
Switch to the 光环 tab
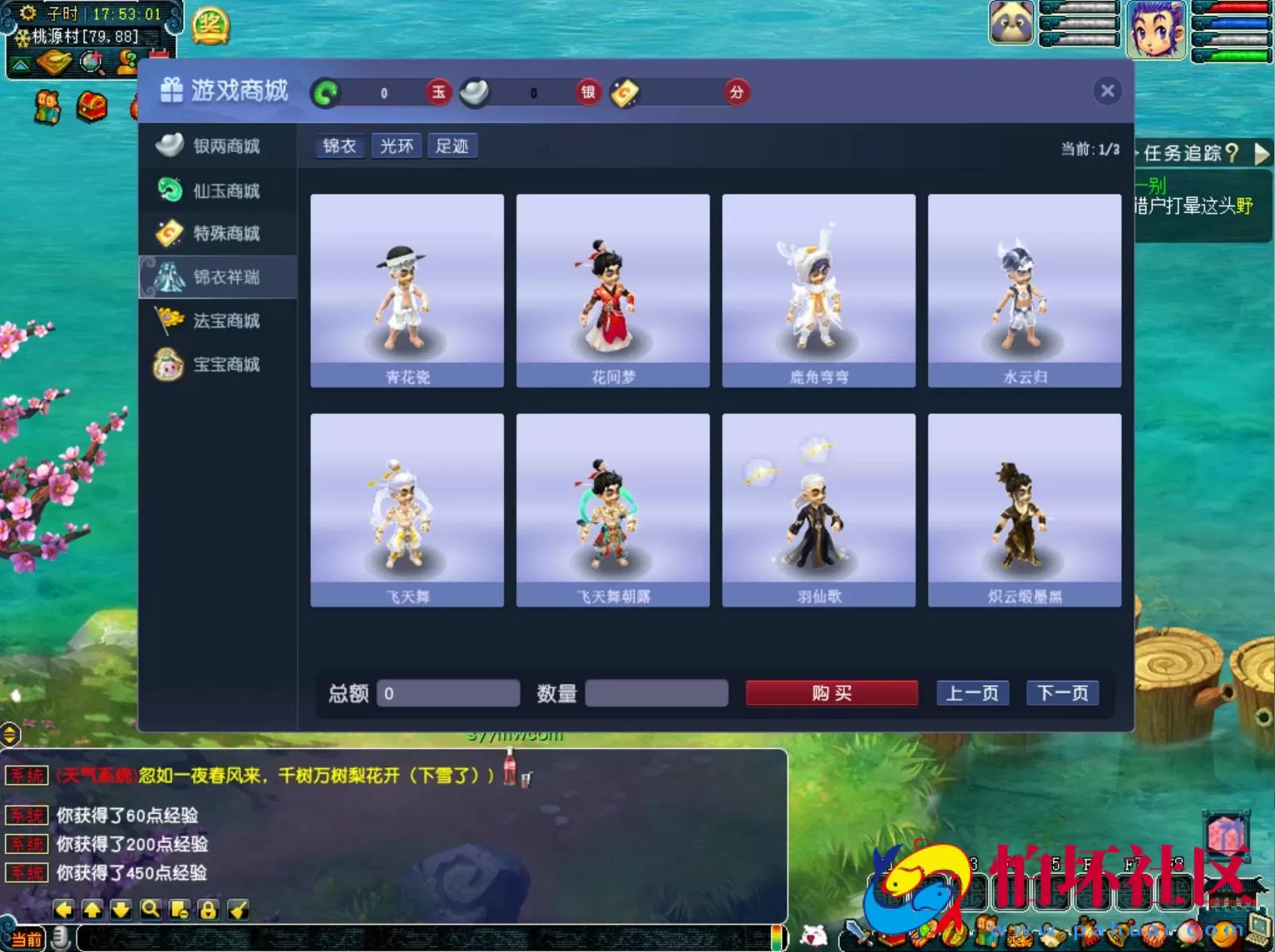(396, 146)
